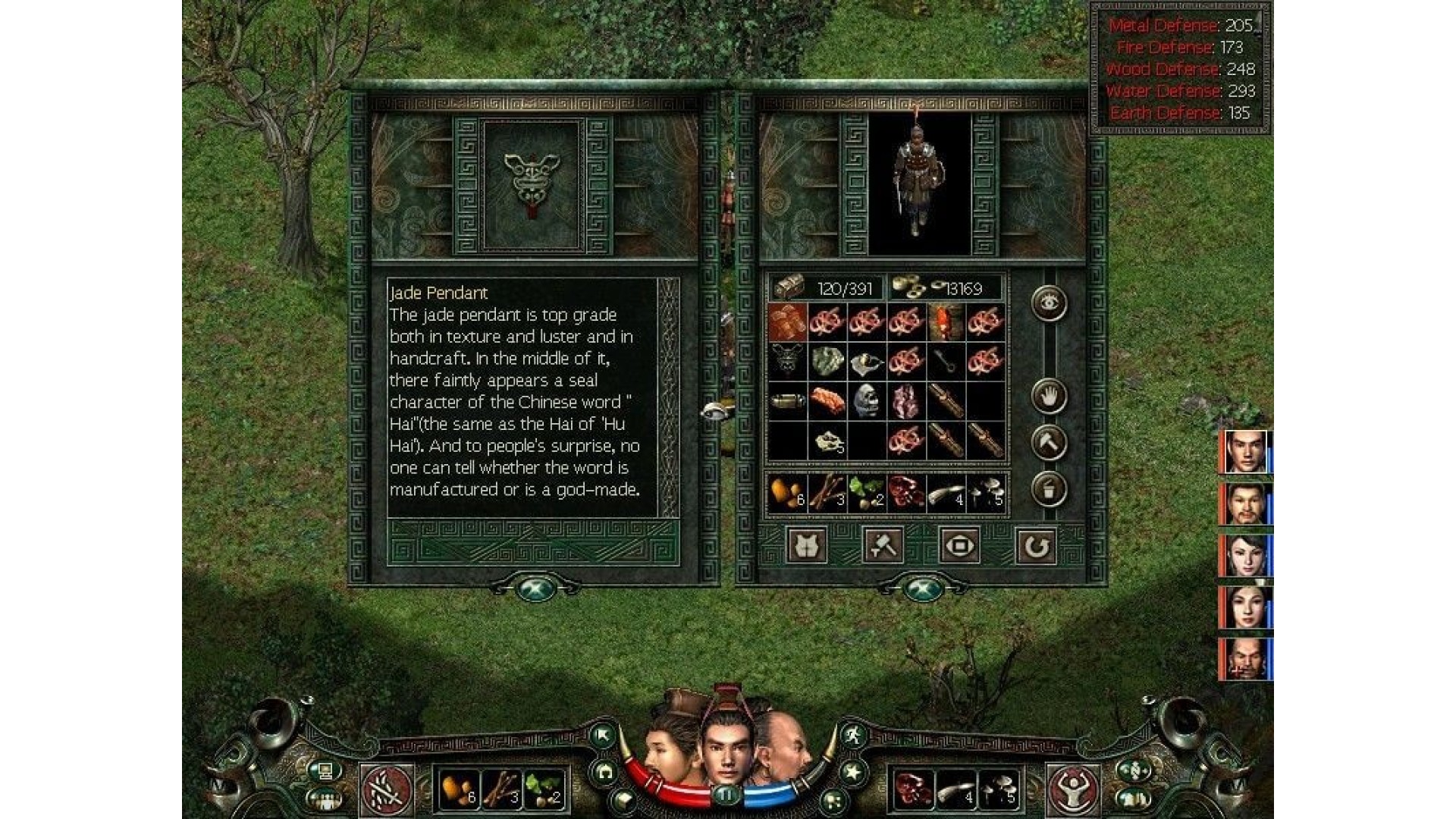Open the hammer crafting tab
Screen dimensions: 1456x819
pyautogui.click(x=883, y=545)
